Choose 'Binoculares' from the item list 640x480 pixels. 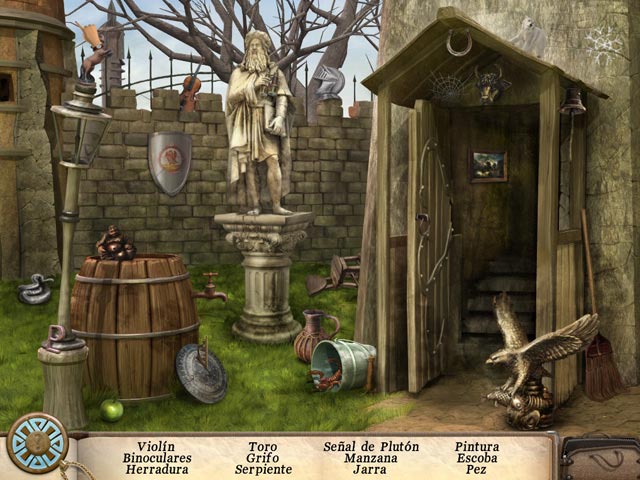(157, 458)
